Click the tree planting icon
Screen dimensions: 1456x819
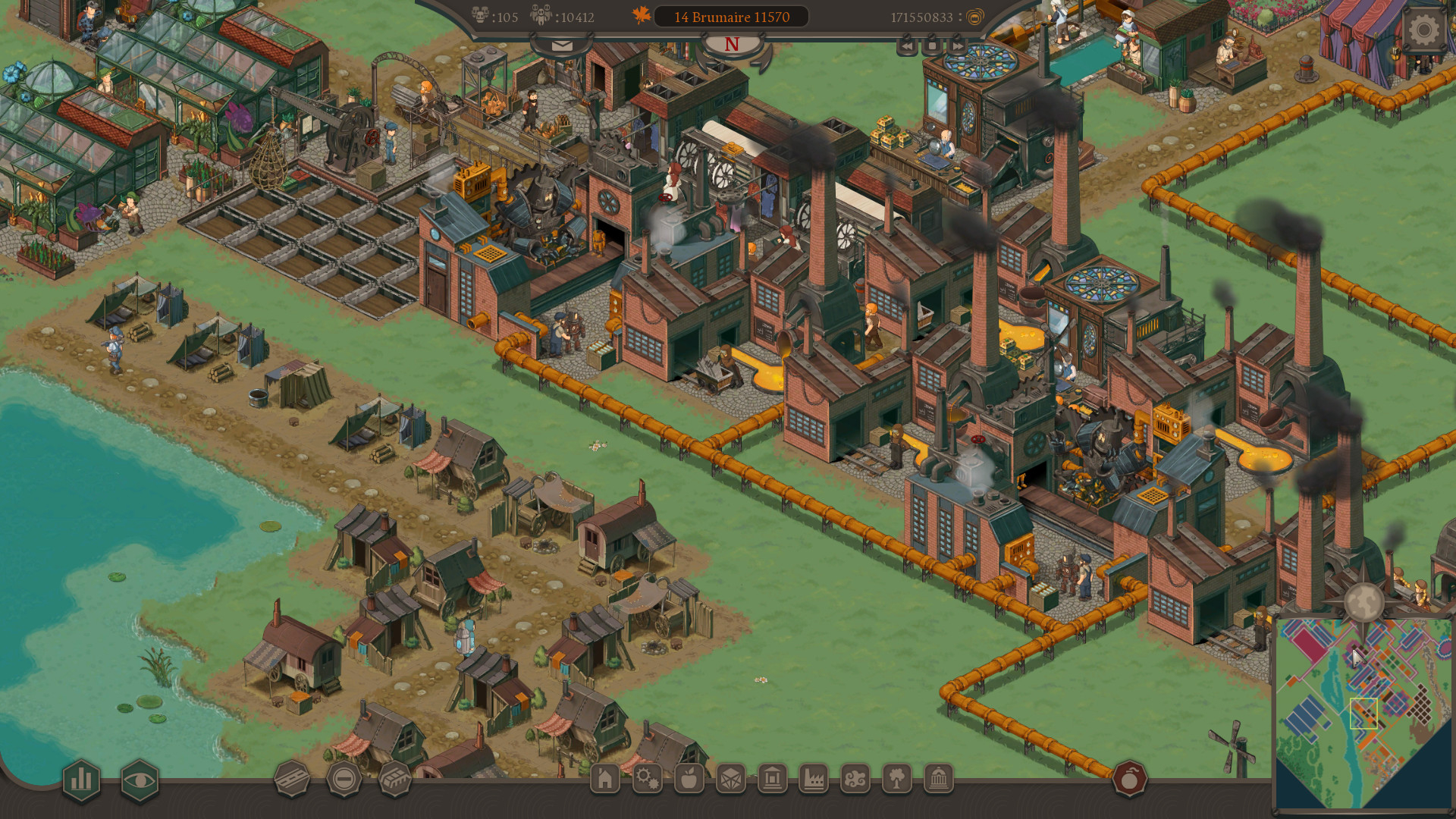click(x=898, y=780)
